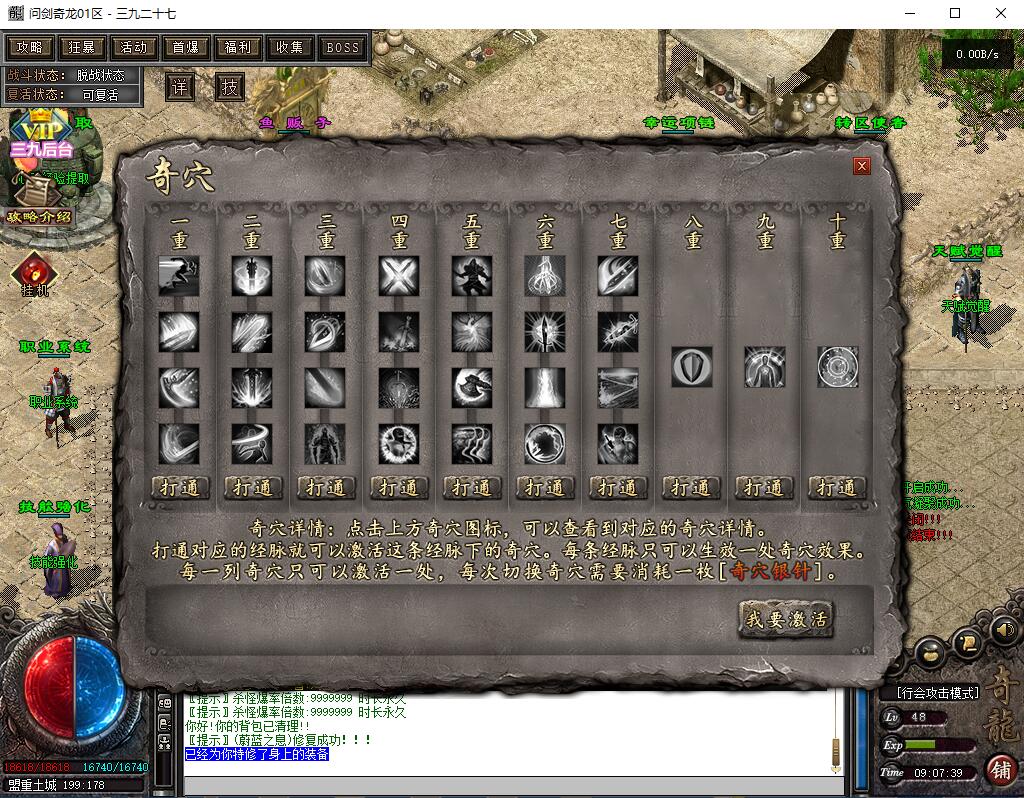Open the BOSS menu
This screenshot has height=798, width=1024.
(343, 47)
